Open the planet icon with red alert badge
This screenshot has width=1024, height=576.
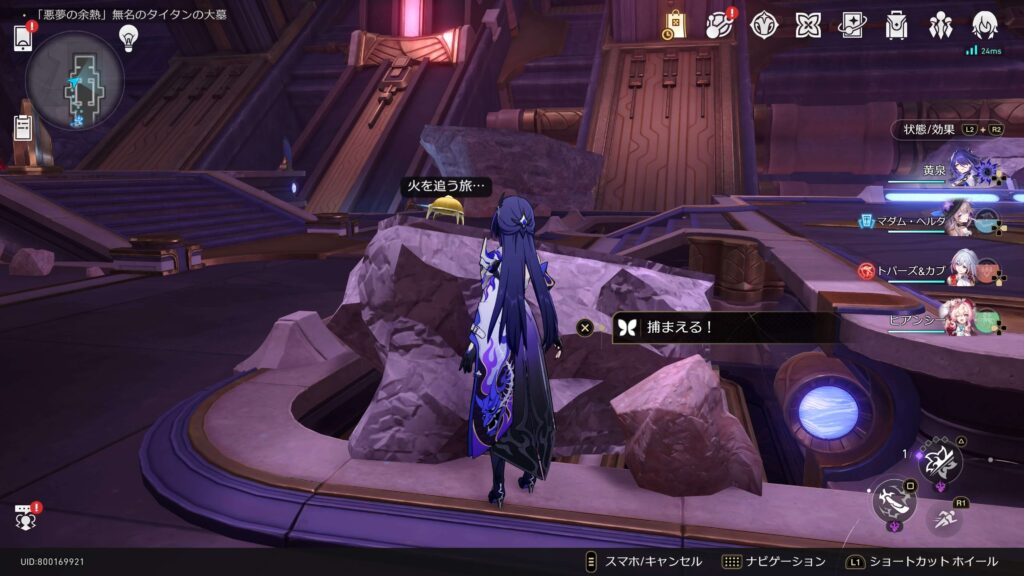click(x=720, y=25)
